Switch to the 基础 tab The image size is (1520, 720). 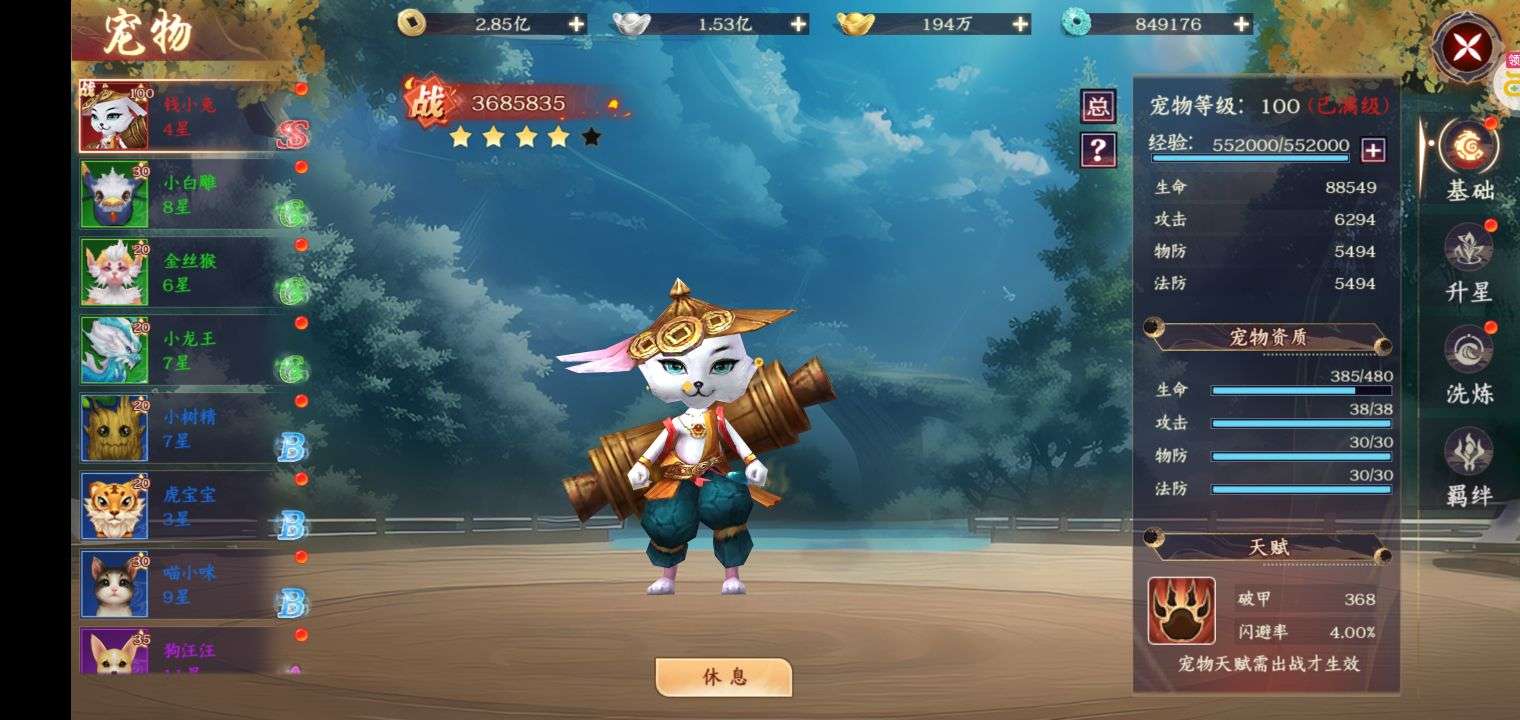1469,160
